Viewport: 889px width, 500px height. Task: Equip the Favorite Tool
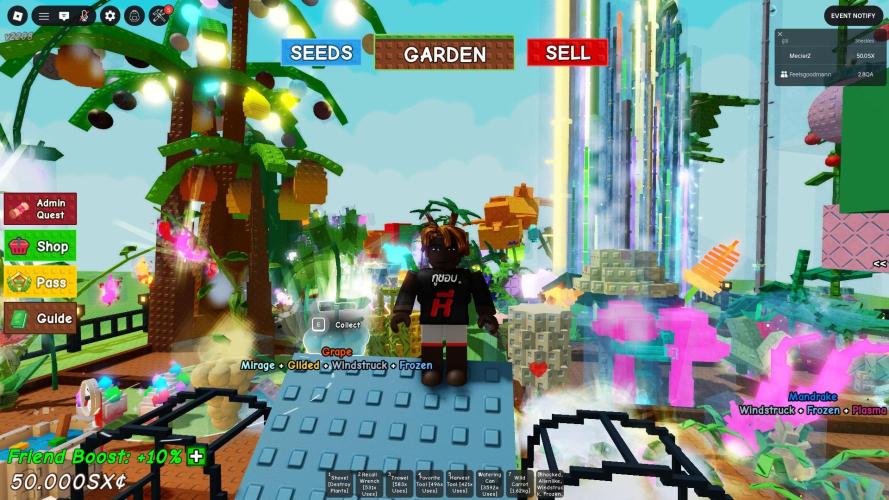pos(430,483)
